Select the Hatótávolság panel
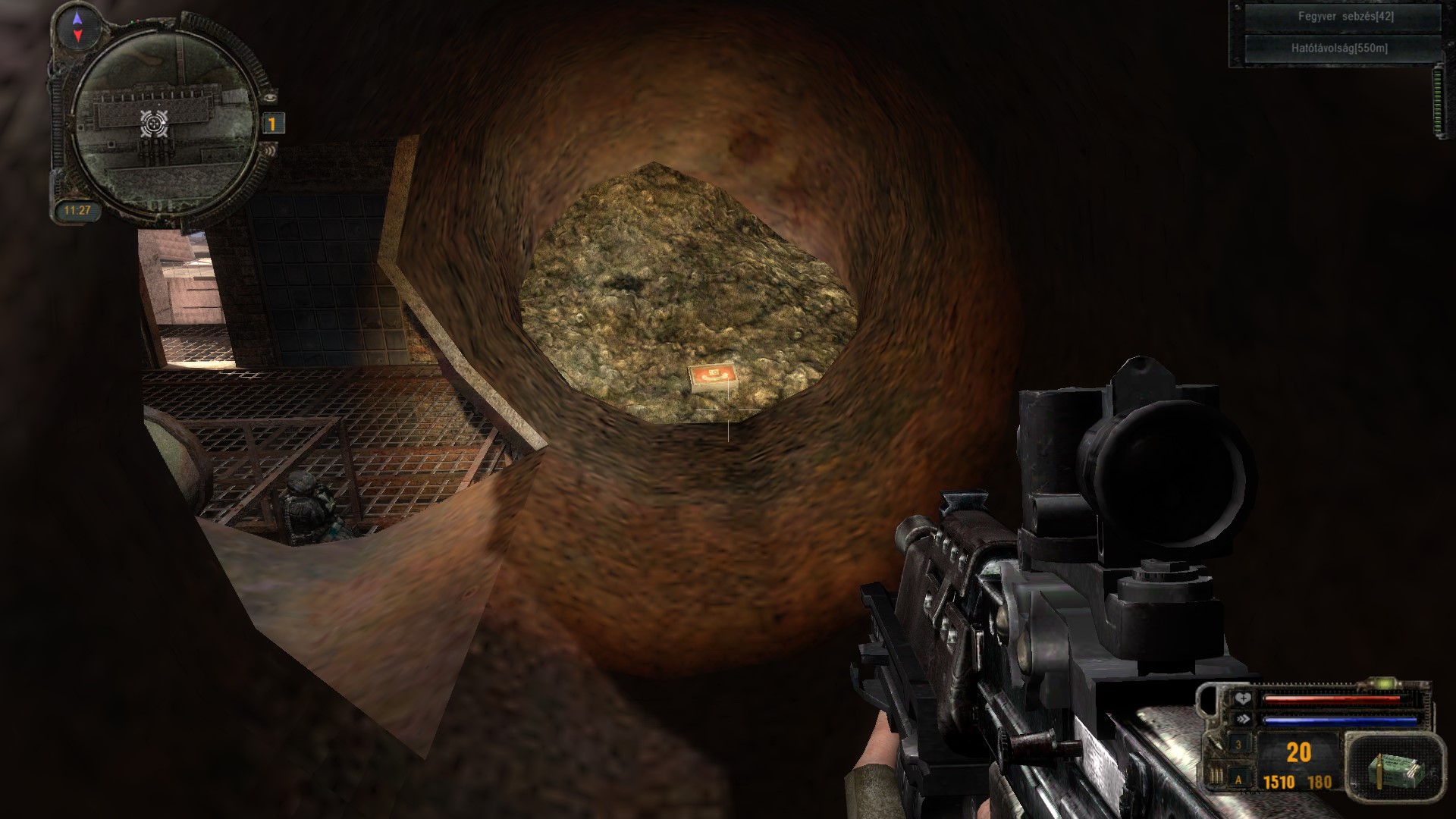The width and height of the screenshot is (1456, 819). click(1339, 49)
